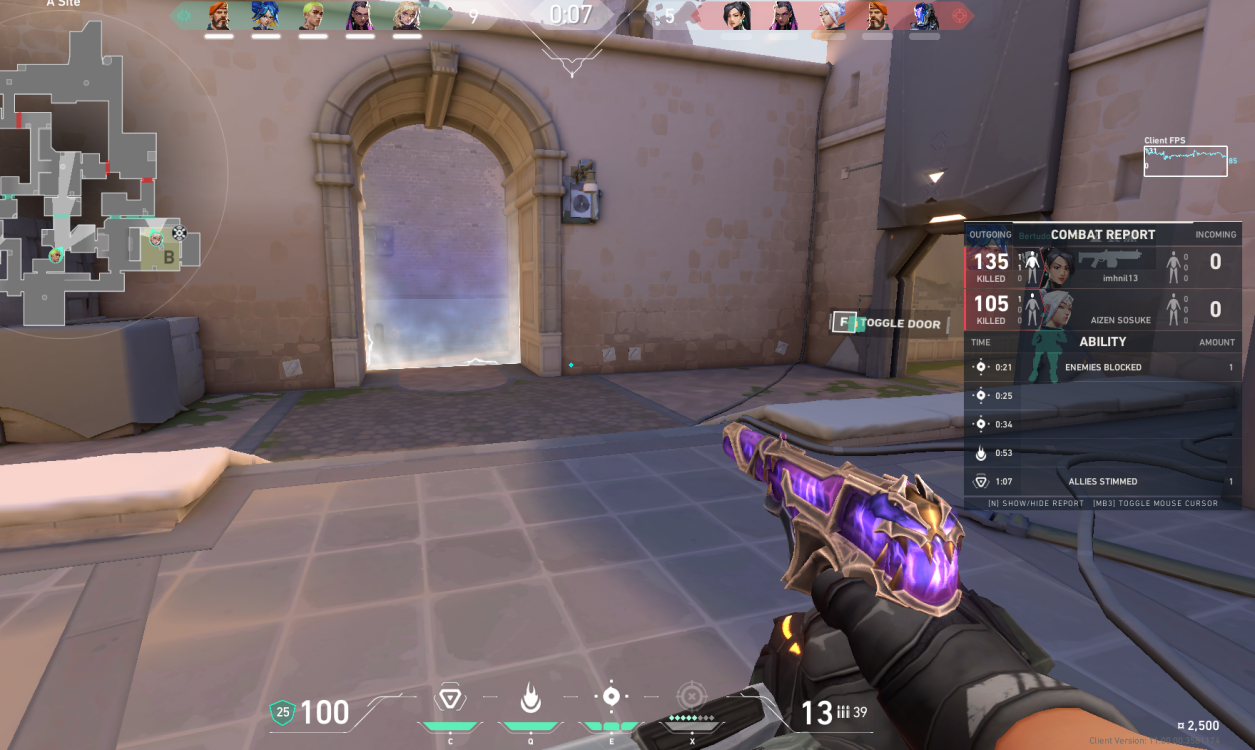Select the green-haired ally portrait in top bar

(x=312, y=16)
